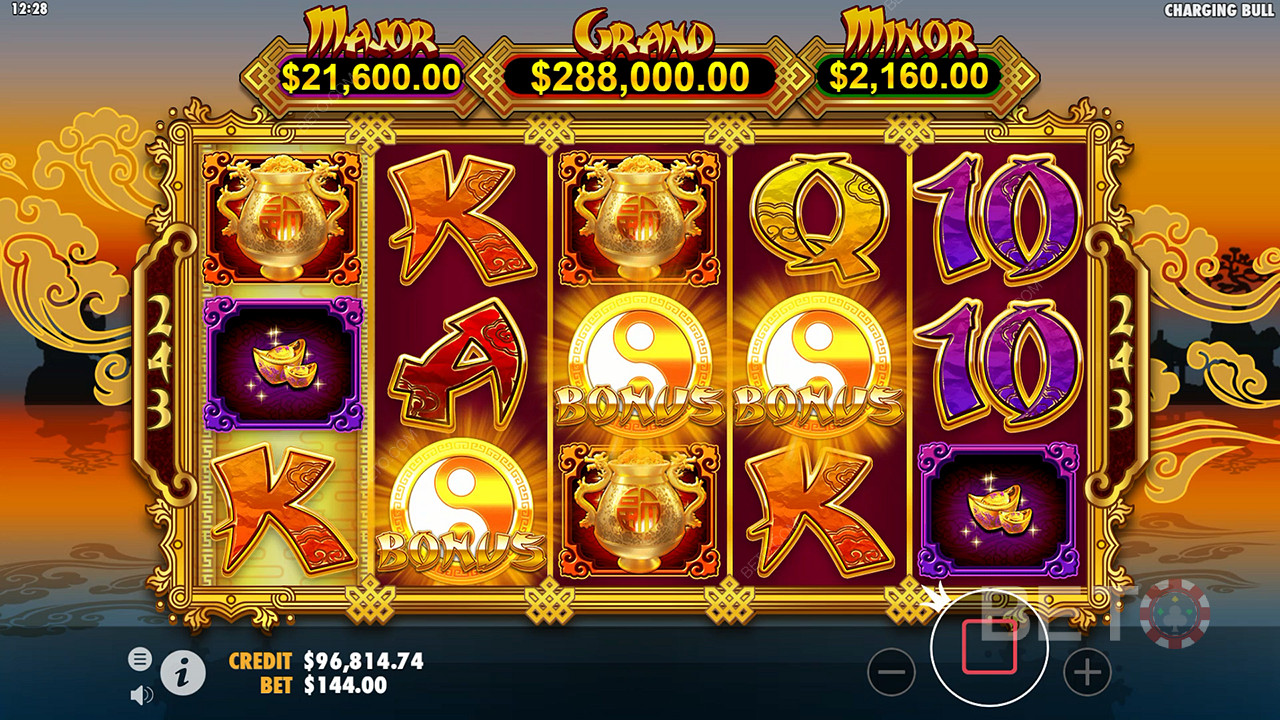Decrease the bet with the minus button
Viewport: 1280px width, 720px height.
click(891, 672)
